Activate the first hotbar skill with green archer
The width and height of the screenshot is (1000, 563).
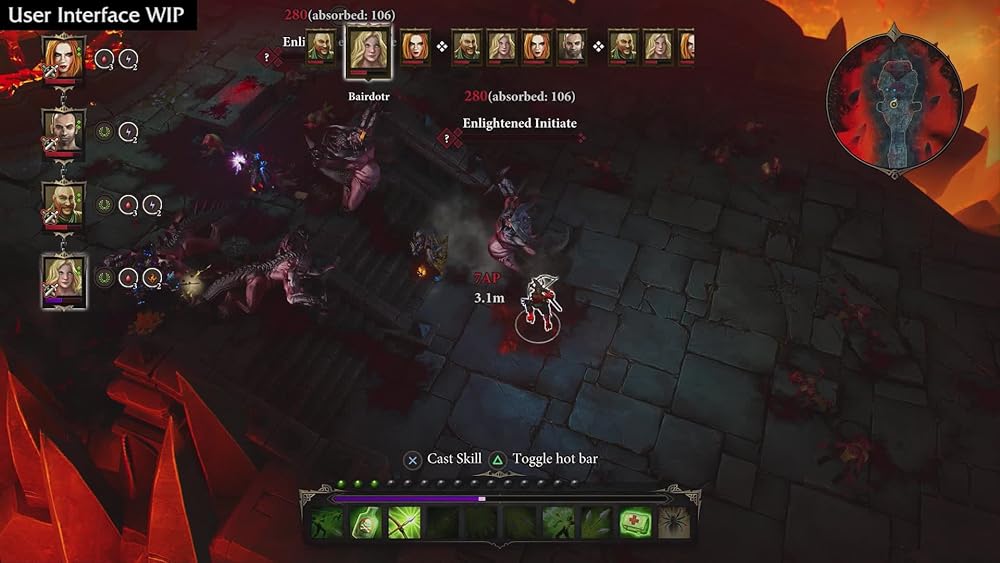click(x=326, y=522)
